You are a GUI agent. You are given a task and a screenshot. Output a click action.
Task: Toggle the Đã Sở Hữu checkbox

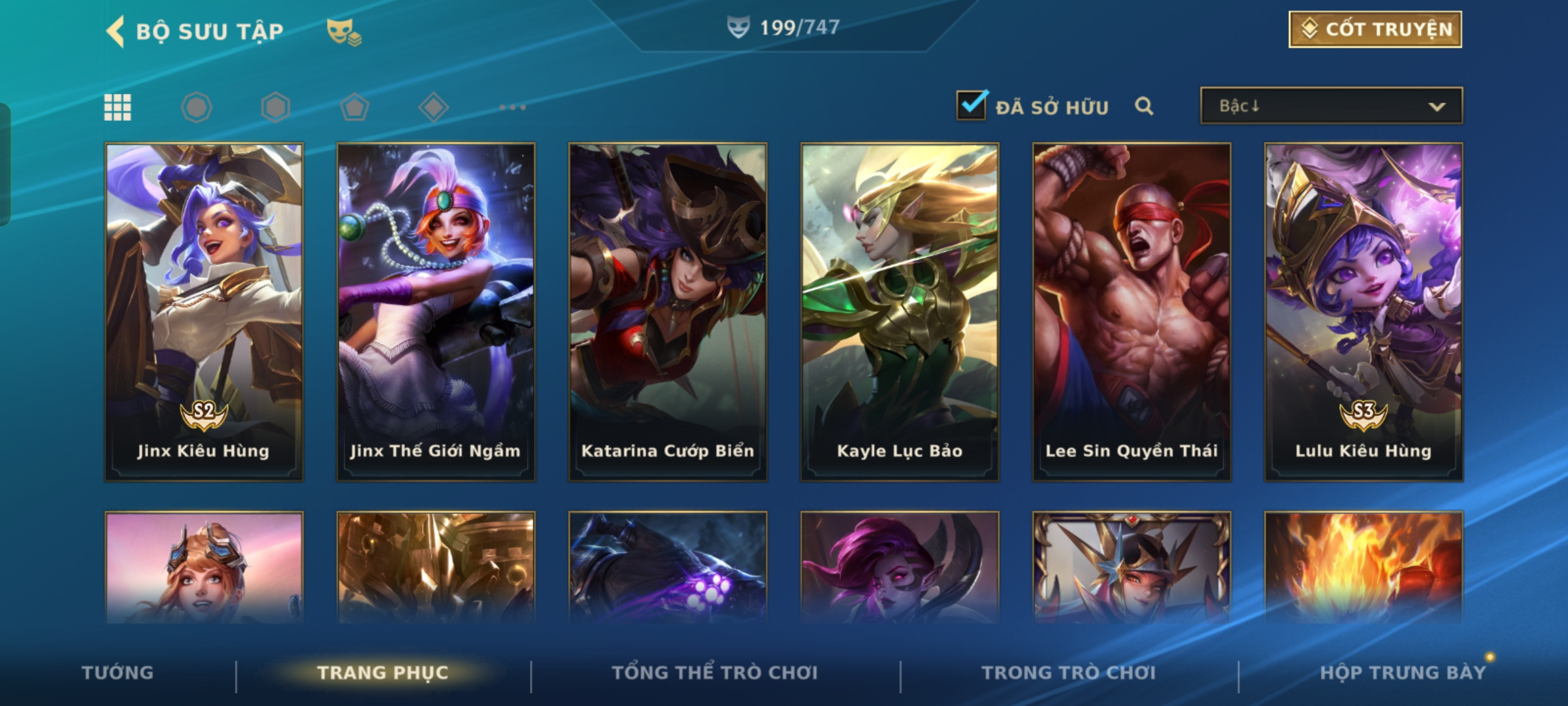click(972, 105)
